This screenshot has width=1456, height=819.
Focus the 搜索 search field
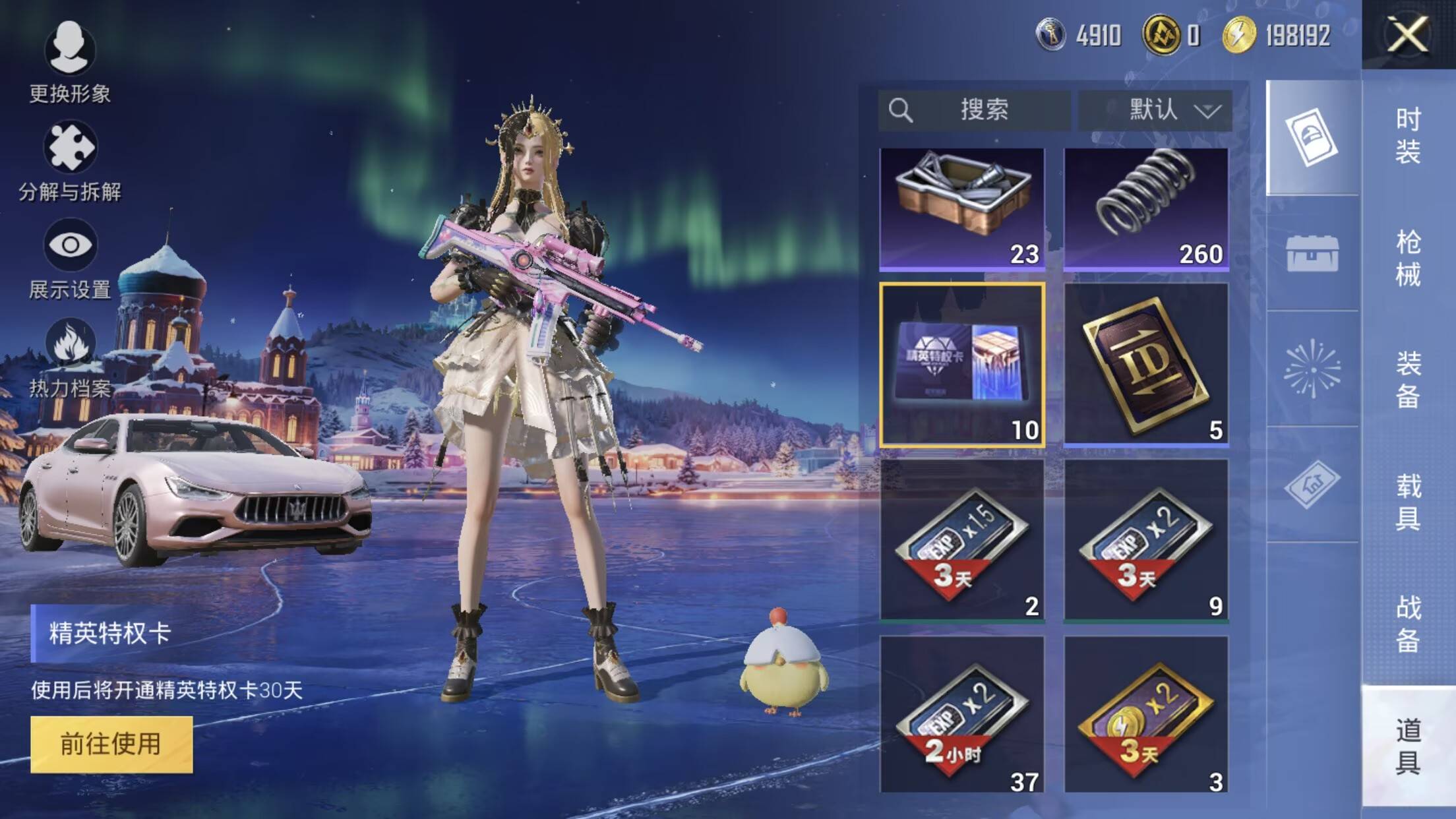974,110
